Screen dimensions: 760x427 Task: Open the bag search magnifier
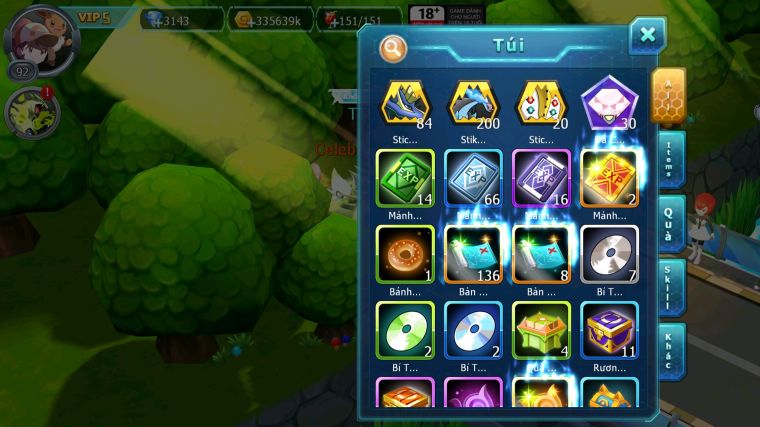(x=393, y=47)
